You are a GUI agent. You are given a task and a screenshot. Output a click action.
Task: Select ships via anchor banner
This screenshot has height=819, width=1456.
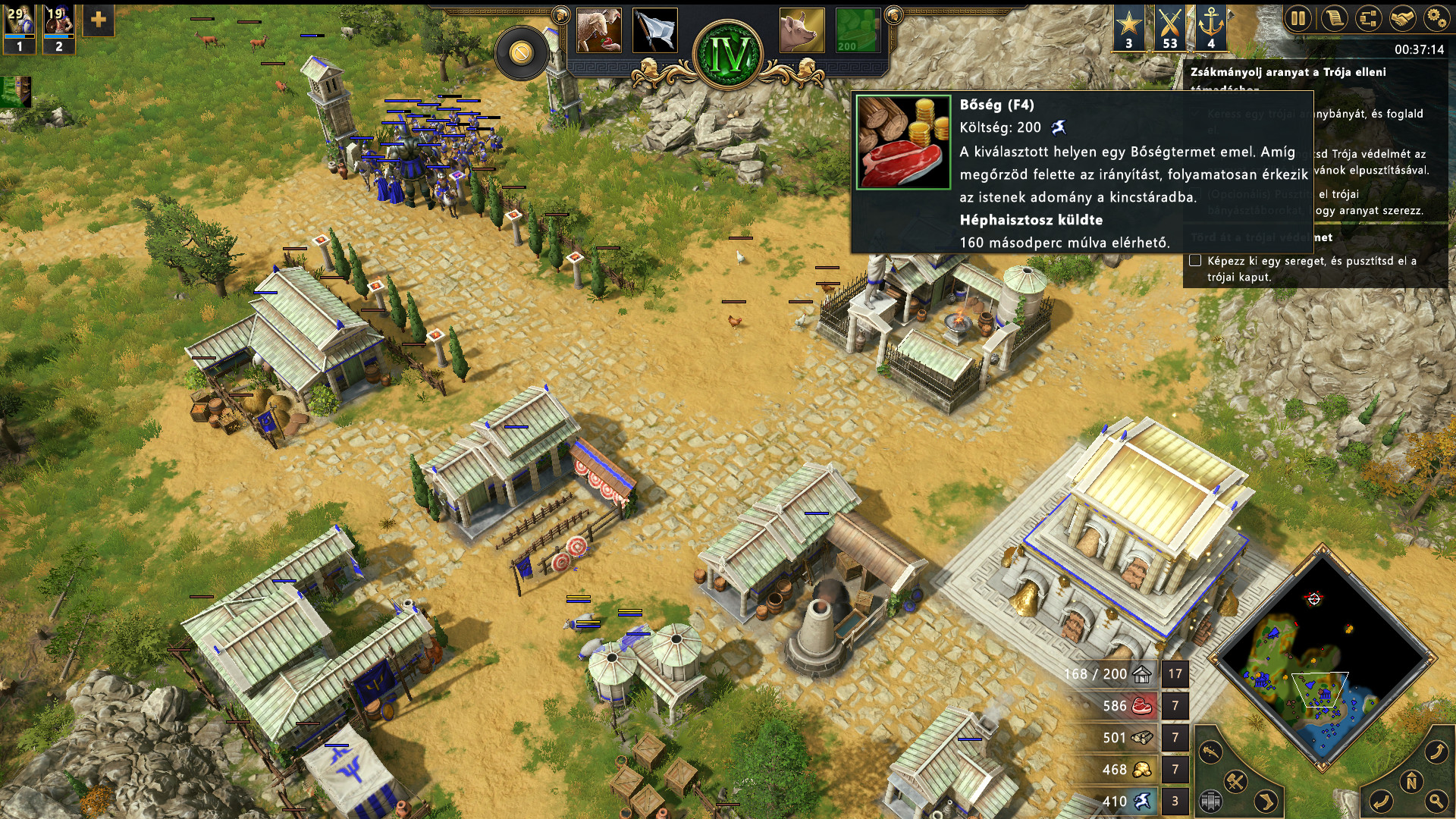1210,28
